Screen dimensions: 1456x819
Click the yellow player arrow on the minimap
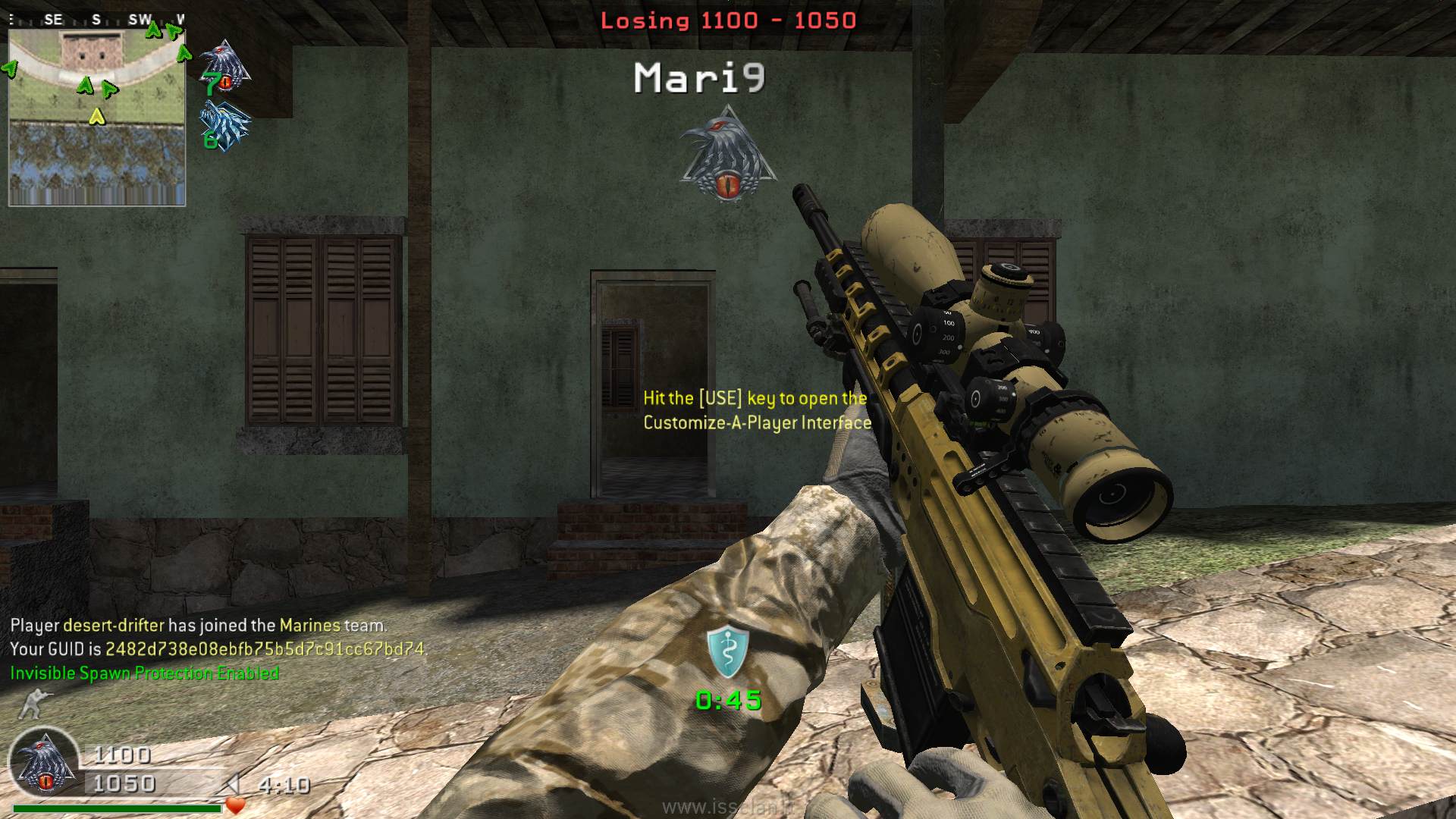[x=96, y=117]
